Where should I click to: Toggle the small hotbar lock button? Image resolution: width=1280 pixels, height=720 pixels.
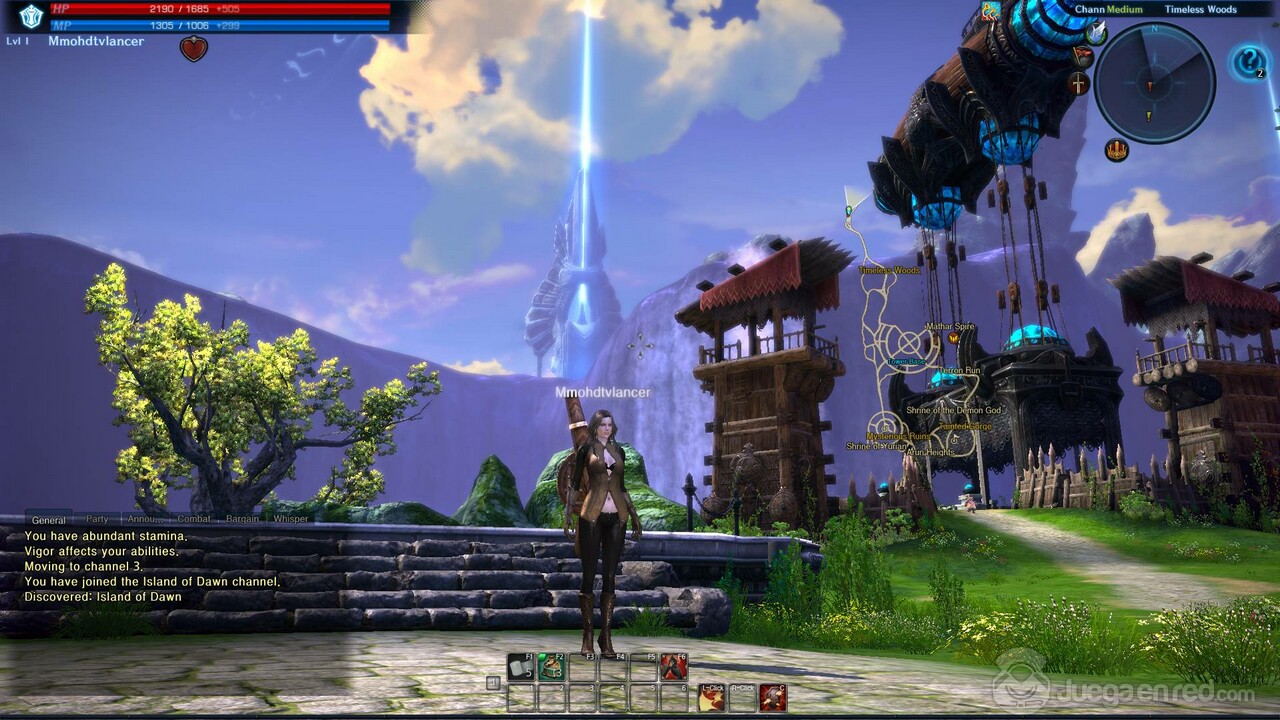[492, 683]
